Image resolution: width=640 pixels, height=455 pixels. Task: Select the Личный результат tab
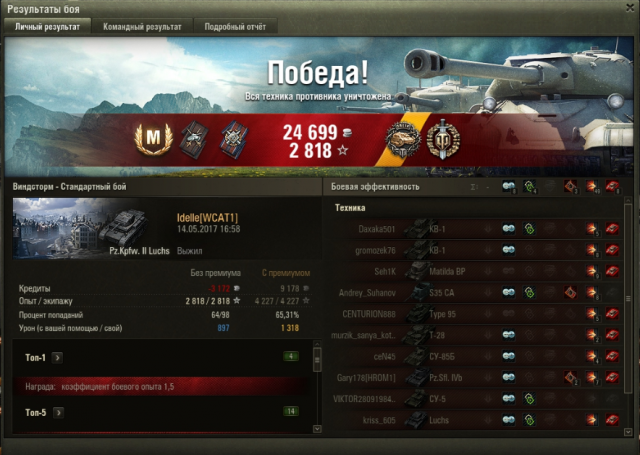(x=47, y=27)
